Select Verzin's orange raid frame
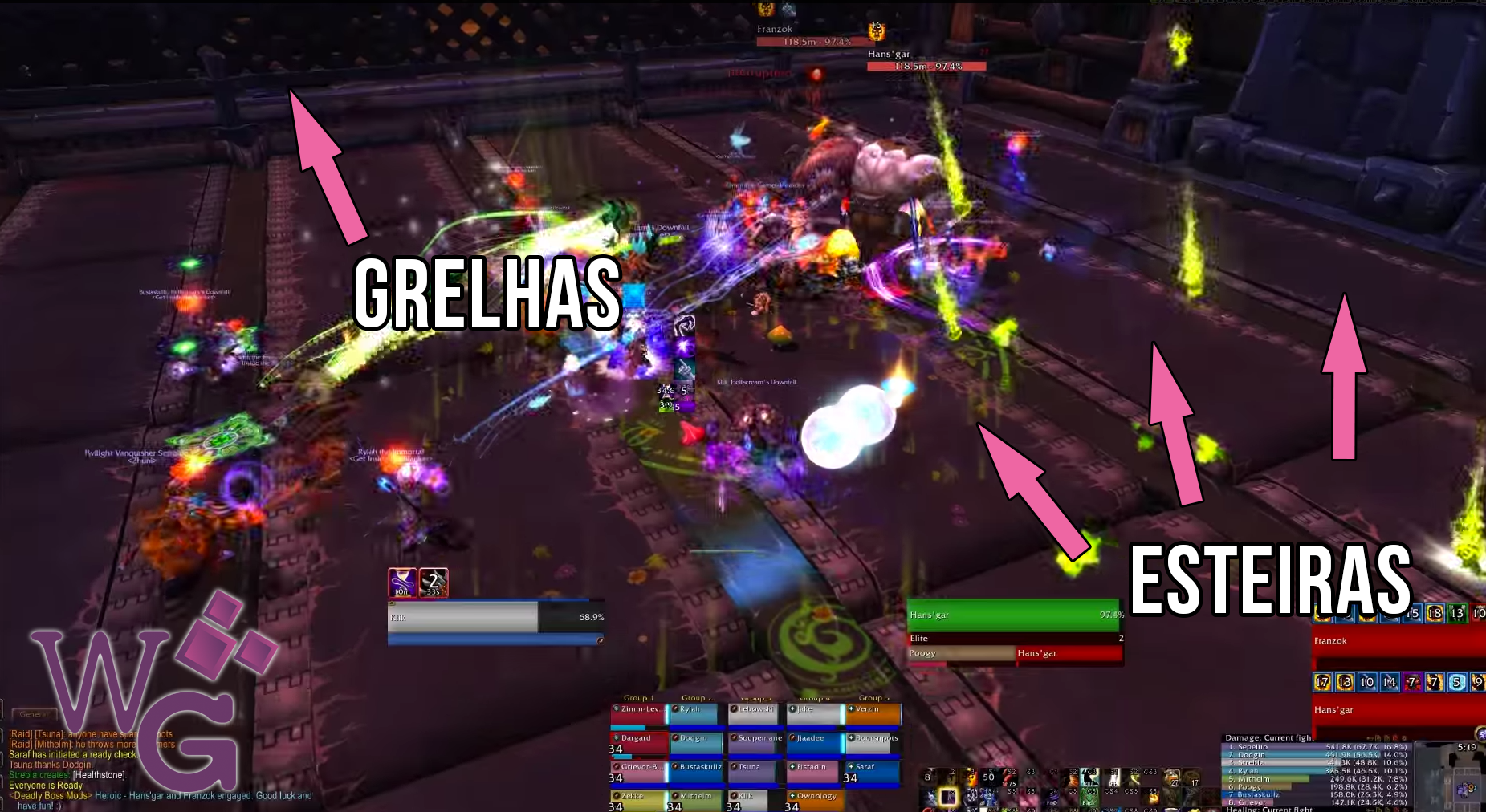The image size is (1486, 812). 873,714
